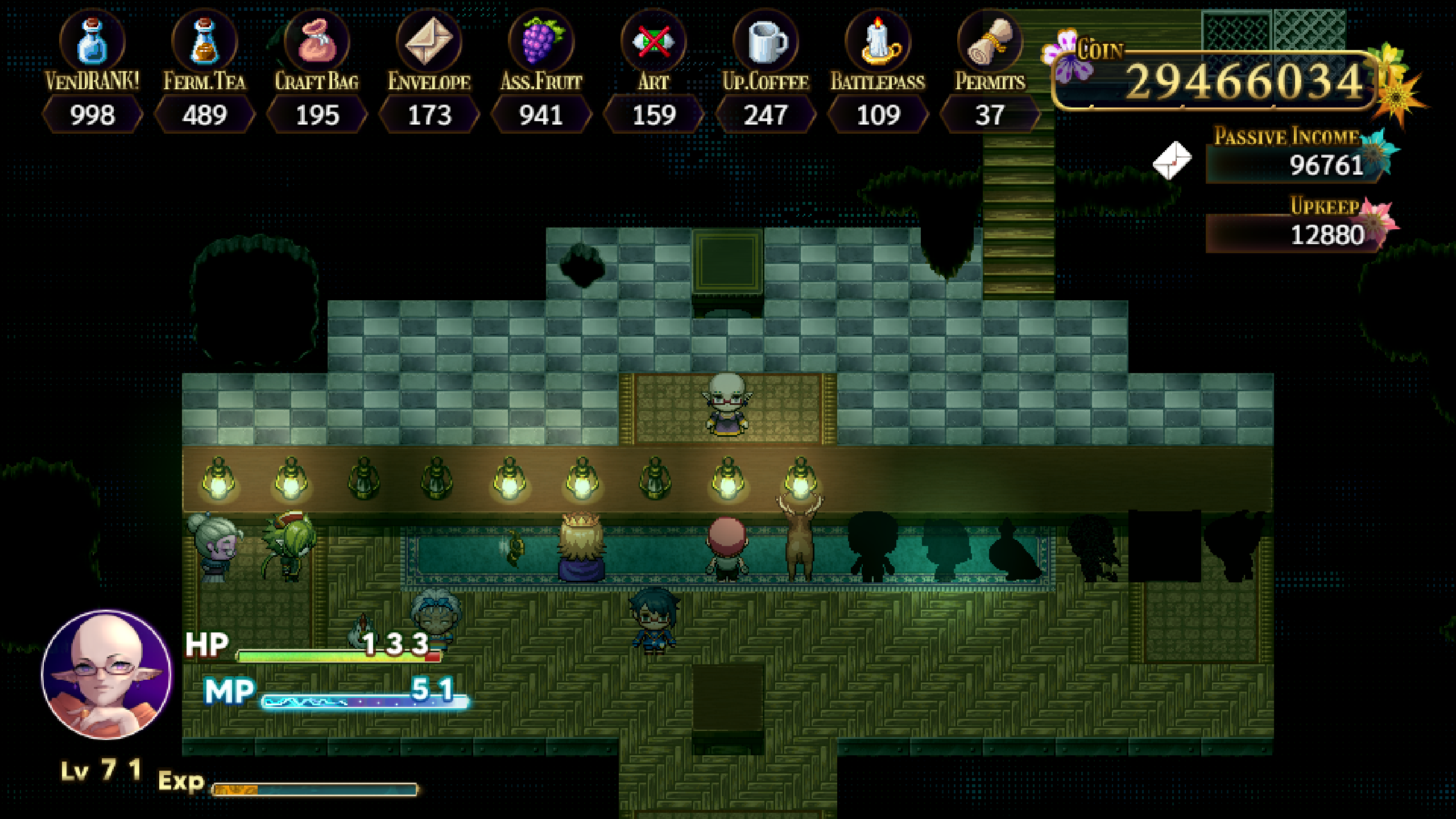Click the Art icon with red X
Viewport: 1456px width, 819px height.
[x=653, y=41]
